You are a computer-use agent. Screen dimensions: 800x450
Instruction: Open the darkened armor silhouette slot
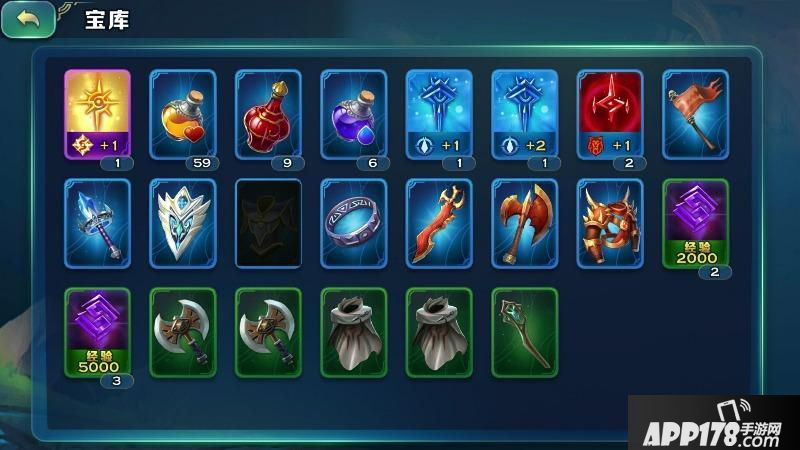pyautogui.click(x=268, y=223)
